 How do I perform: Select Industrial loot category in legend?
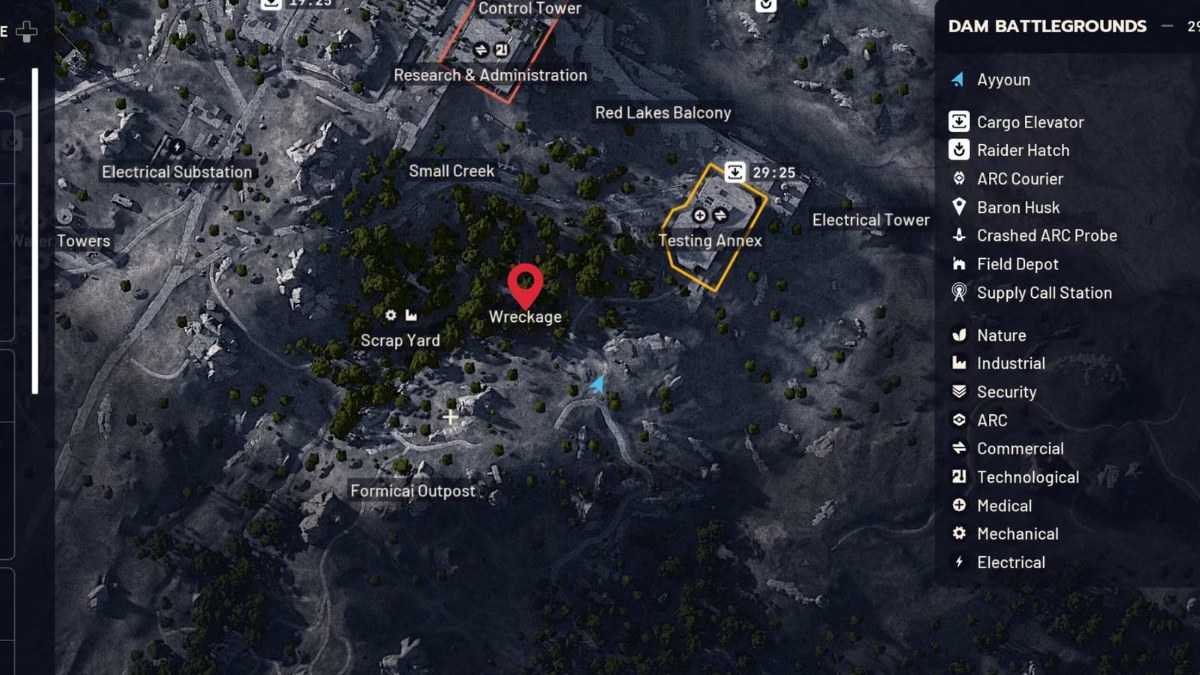pyautogui.click(x=1010, y=363)
